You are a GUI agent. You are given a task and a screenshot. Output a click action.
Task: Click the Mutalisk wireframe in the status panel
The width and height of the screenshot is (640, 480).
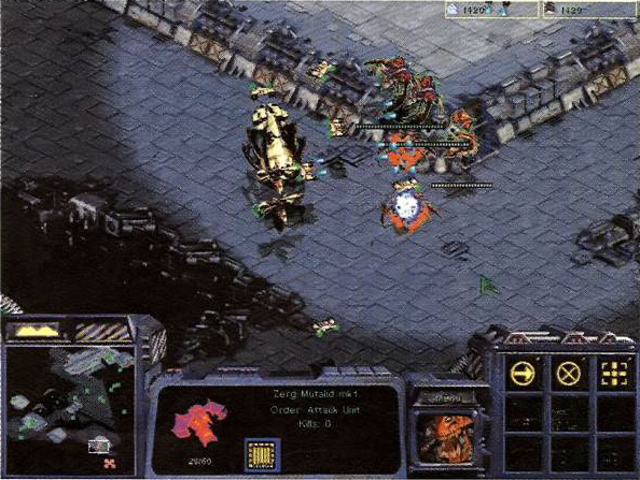pos(199,421)
